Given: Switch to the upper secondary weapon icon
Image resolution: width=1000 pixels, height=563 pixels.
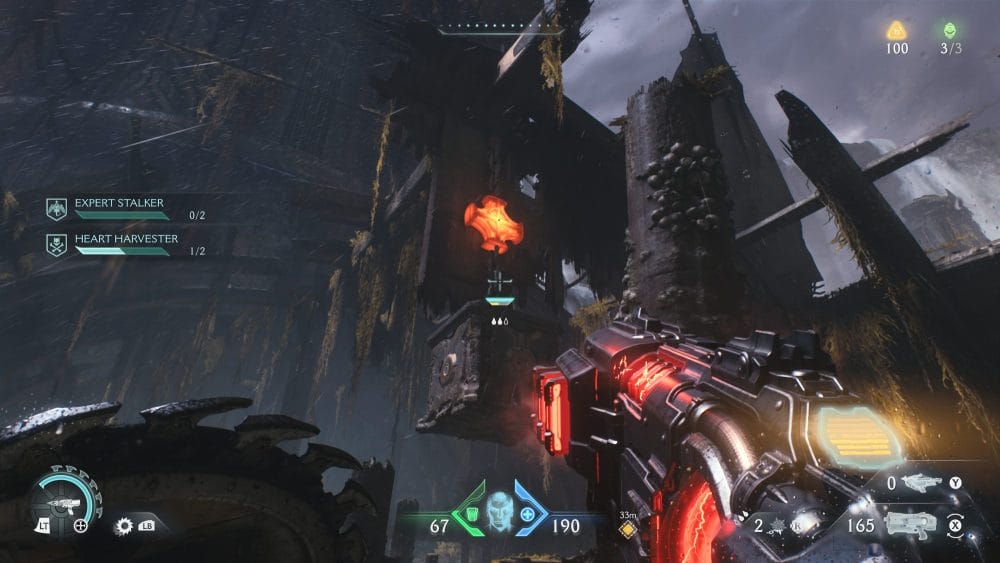Looking at the screenshot, I should pos(922,483).
